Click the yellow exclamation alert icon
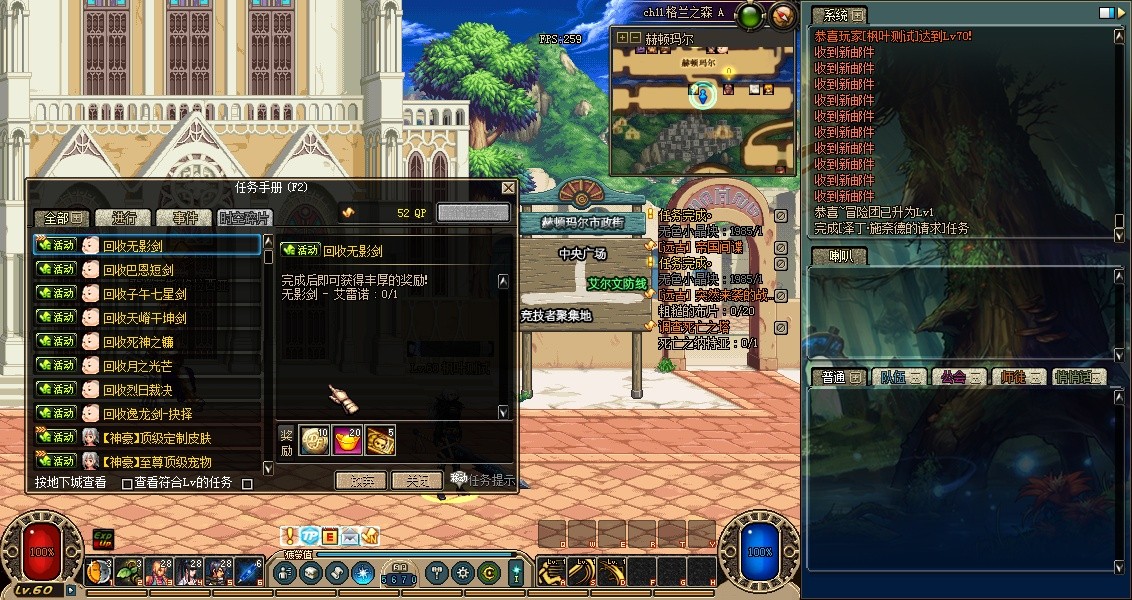The height and width of the screenshot is (600, 1132). pyautogui.click(x=290, y=537)
